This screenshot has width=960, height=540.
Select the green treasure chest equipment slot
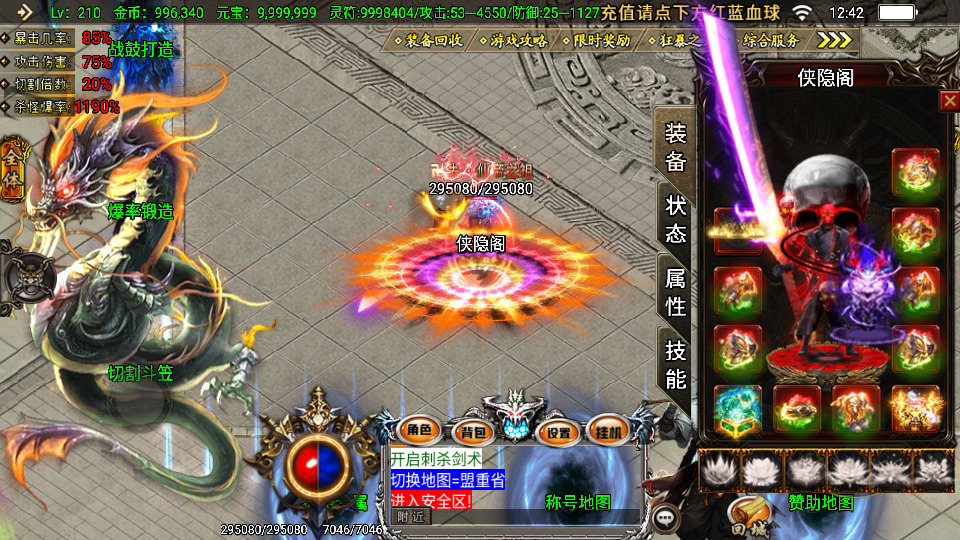tap(737, 408)
